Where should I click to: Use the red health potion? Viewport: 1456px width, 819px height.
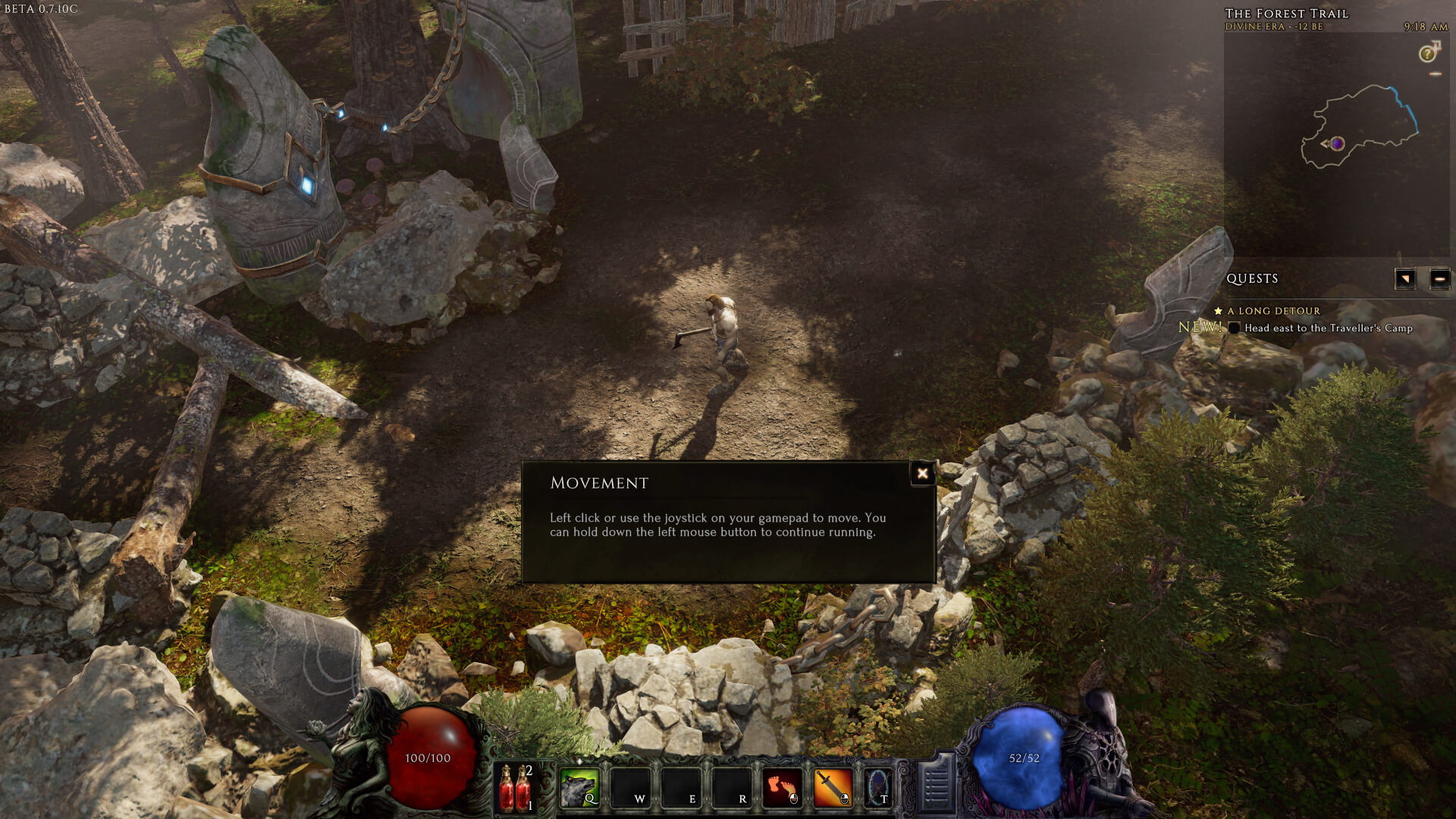pyautogui.click(x=516, y=787)
